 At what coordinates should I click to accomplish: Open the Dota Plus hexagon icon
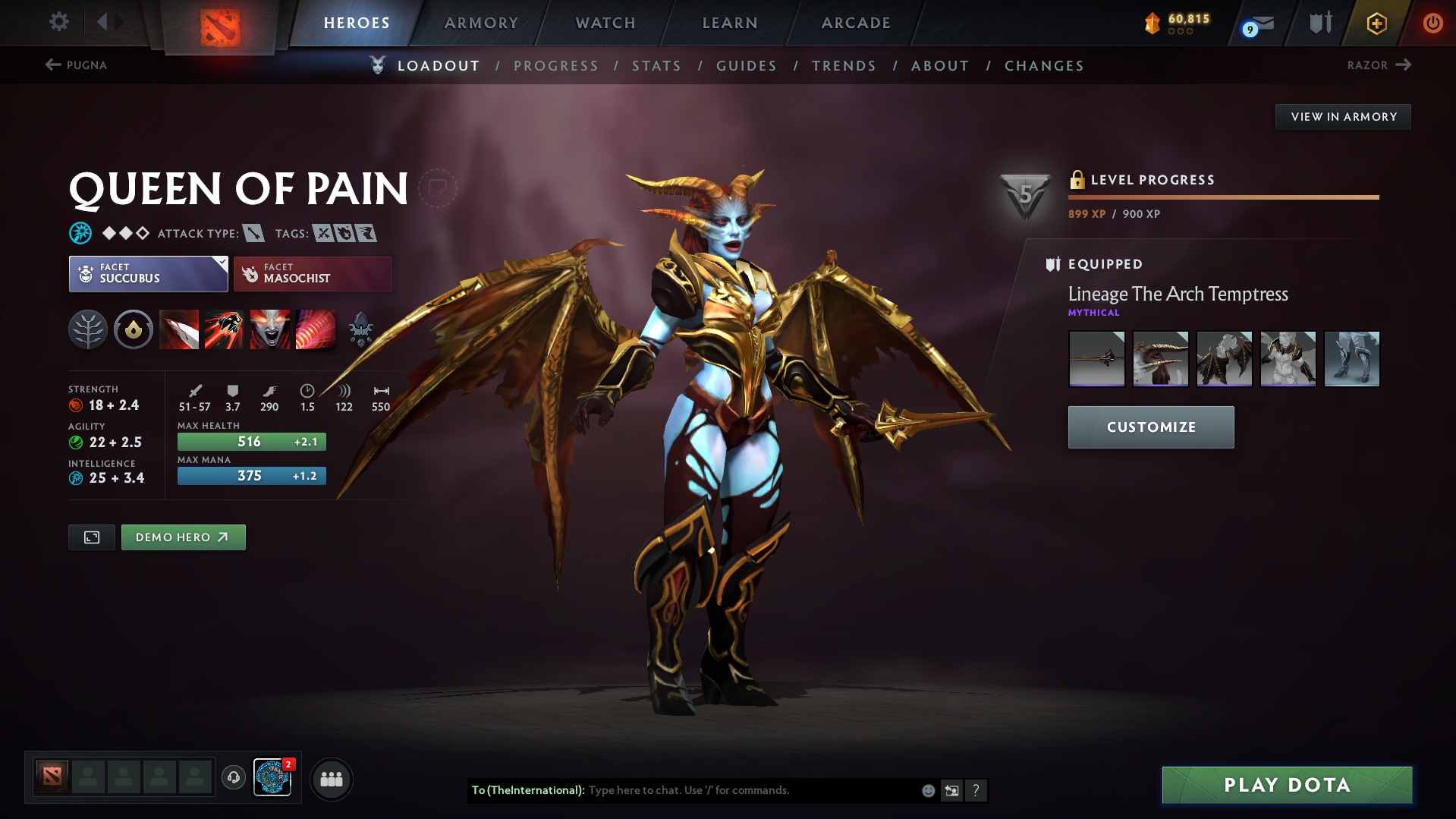(1376, 23)
